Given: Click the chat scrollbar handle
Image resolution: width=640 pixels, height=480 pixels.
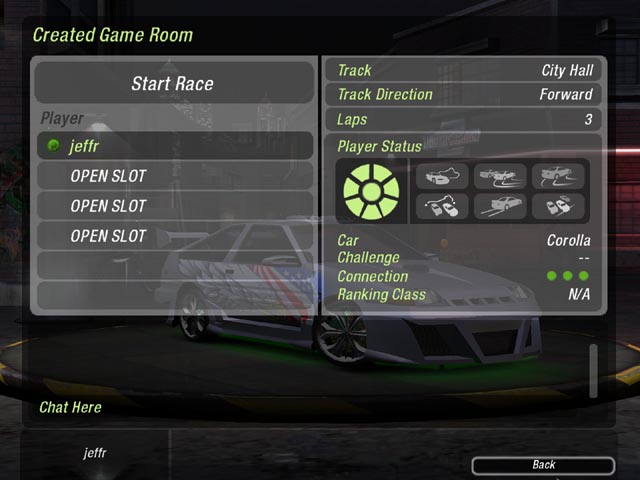Looking at the screenshot, I should coord(594,371).
